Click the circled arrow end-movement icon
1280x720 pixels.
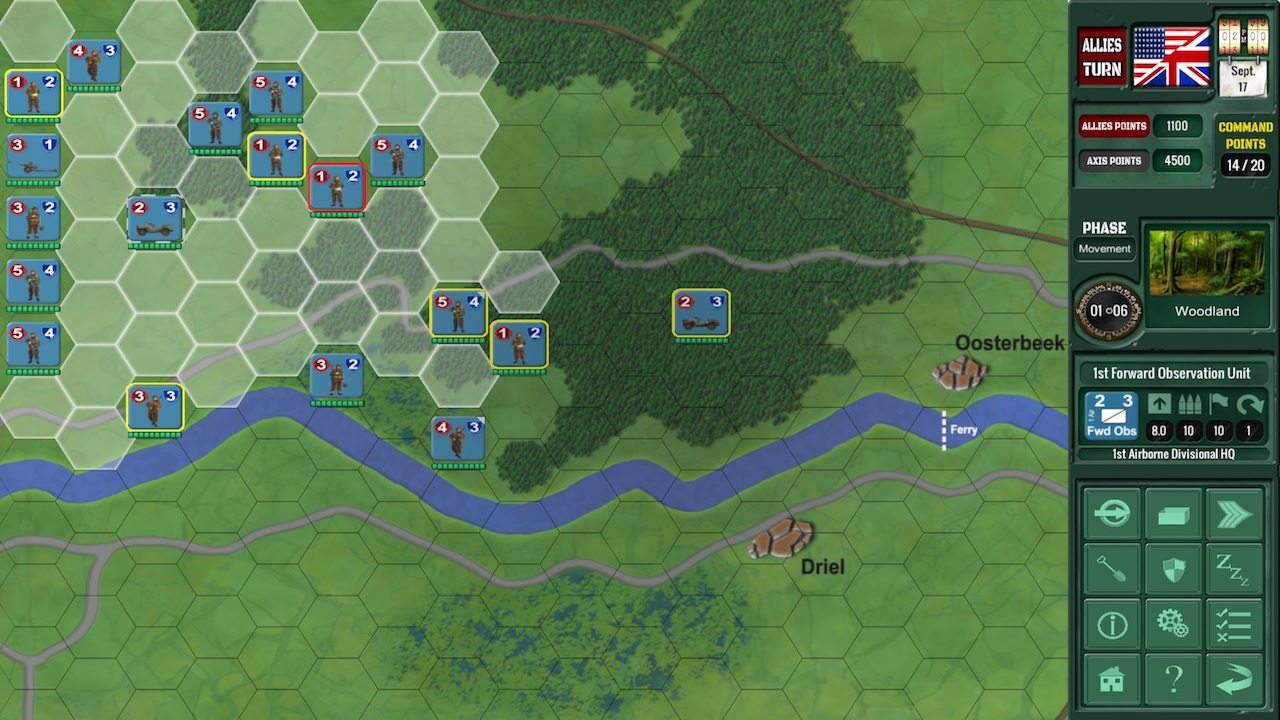point(1111,512)
